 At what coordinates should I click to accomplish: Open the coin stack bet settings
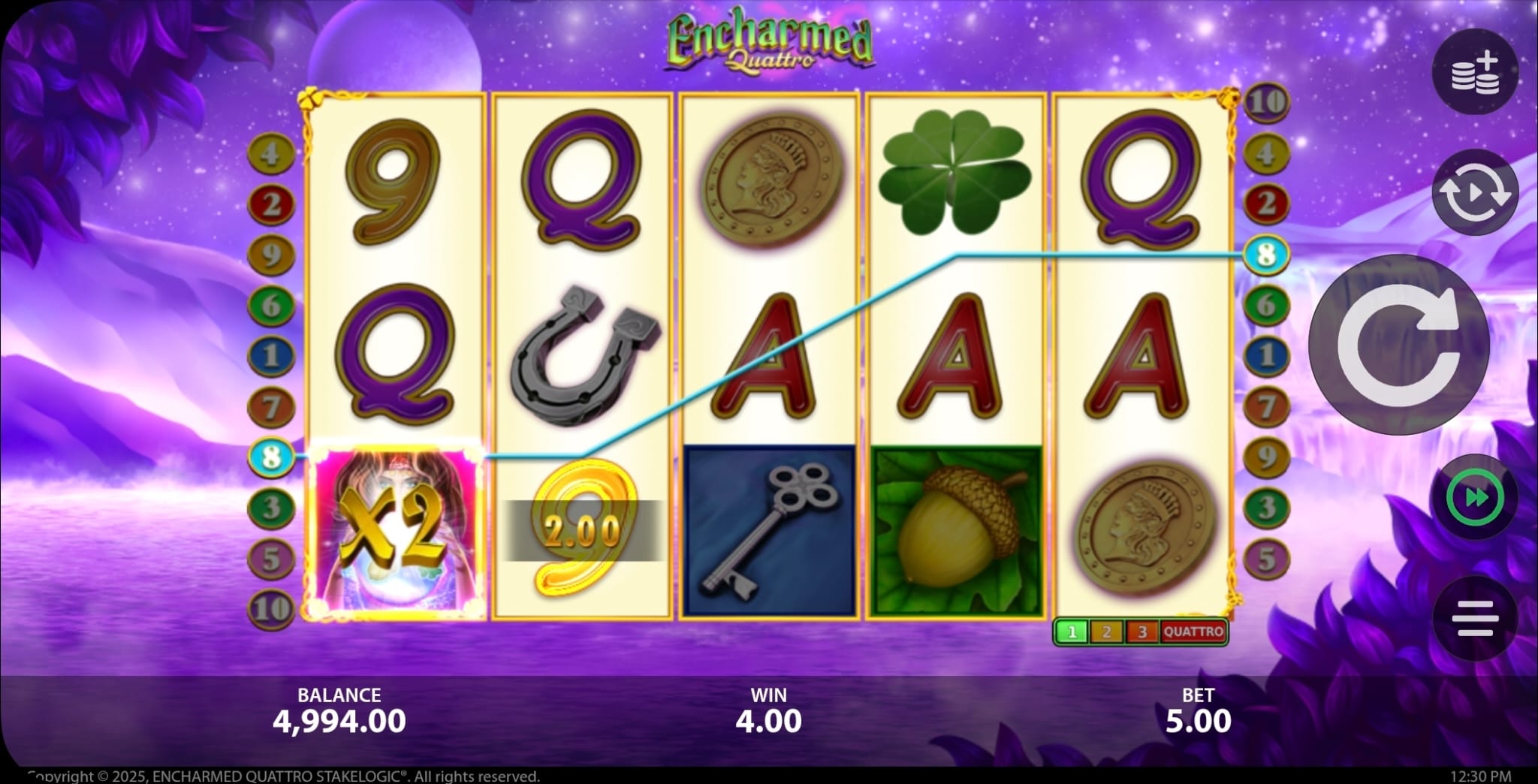pos(1475,72)
